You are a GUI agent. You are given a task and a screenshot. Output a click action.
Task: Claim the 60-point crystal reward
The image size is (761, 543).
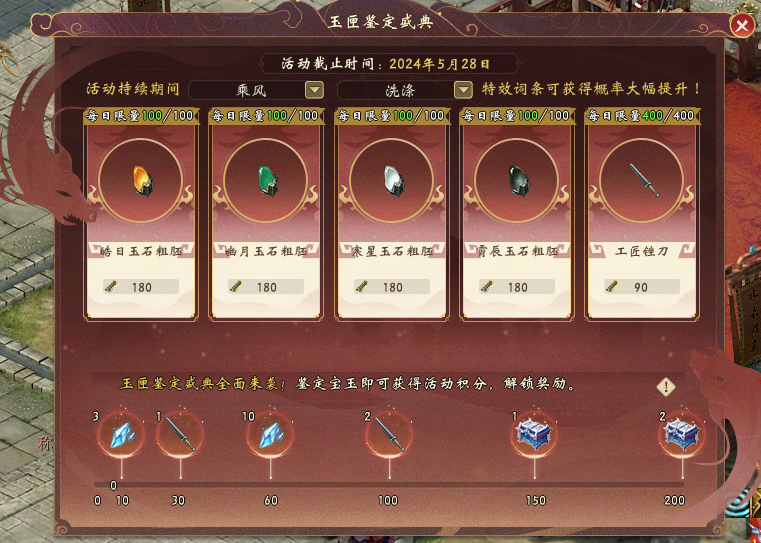(270, 435)
